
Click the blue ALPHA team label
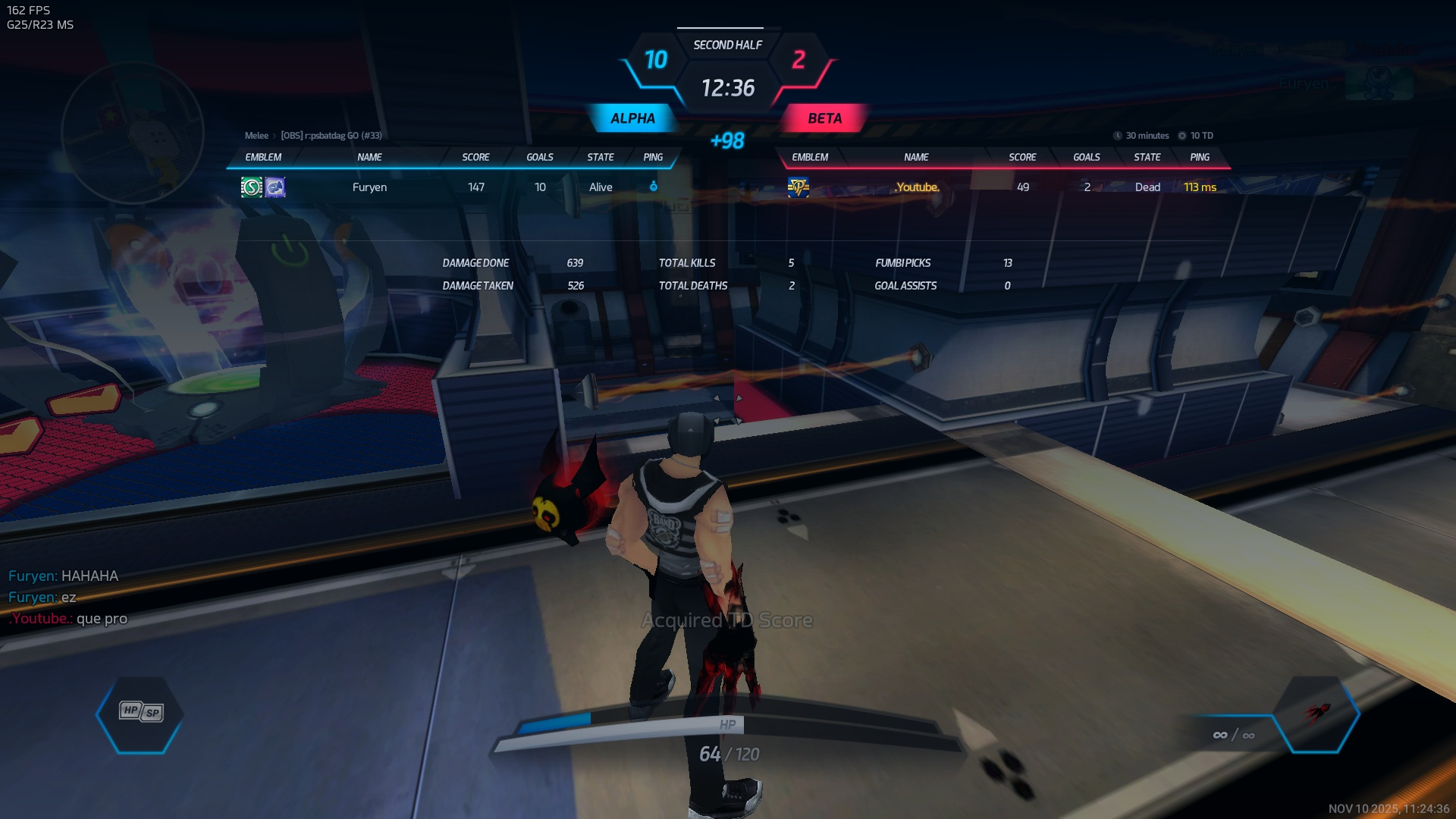coord(632,118)
